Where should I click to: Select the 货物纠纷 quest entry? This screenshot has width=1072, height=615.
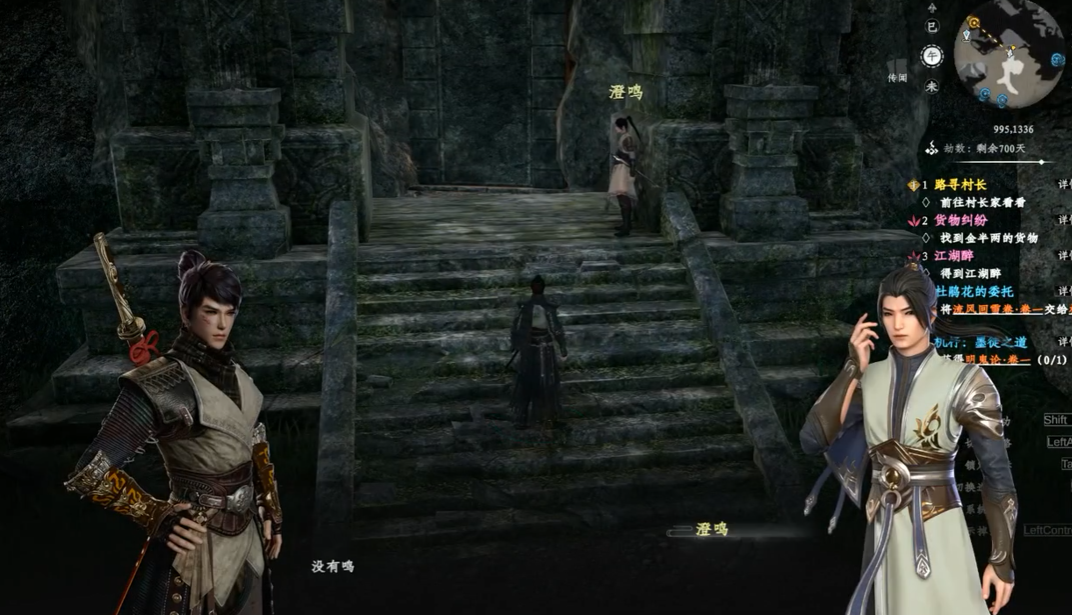tap(959, 220)
